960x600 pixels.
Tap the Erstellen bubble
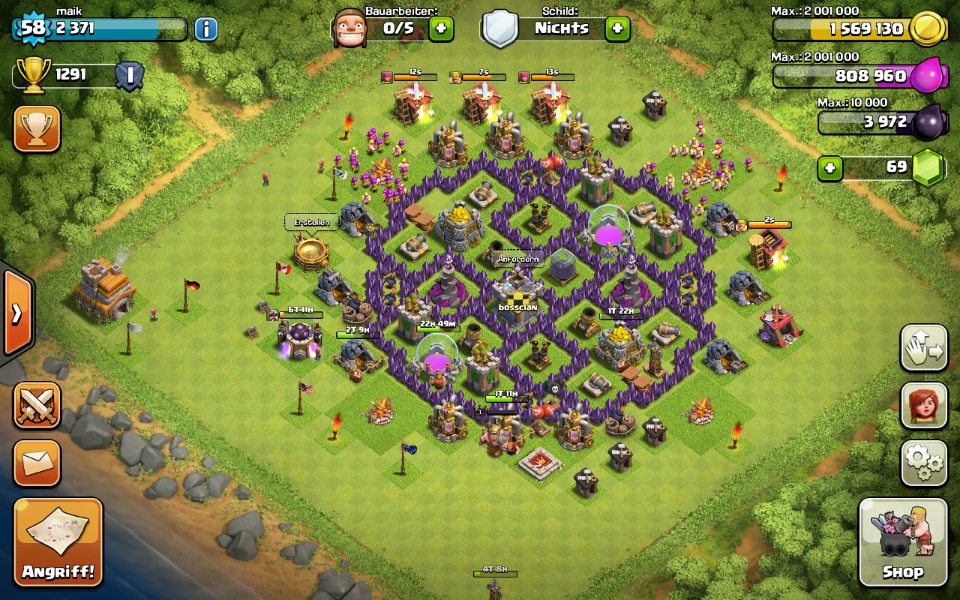coord(310,222)
